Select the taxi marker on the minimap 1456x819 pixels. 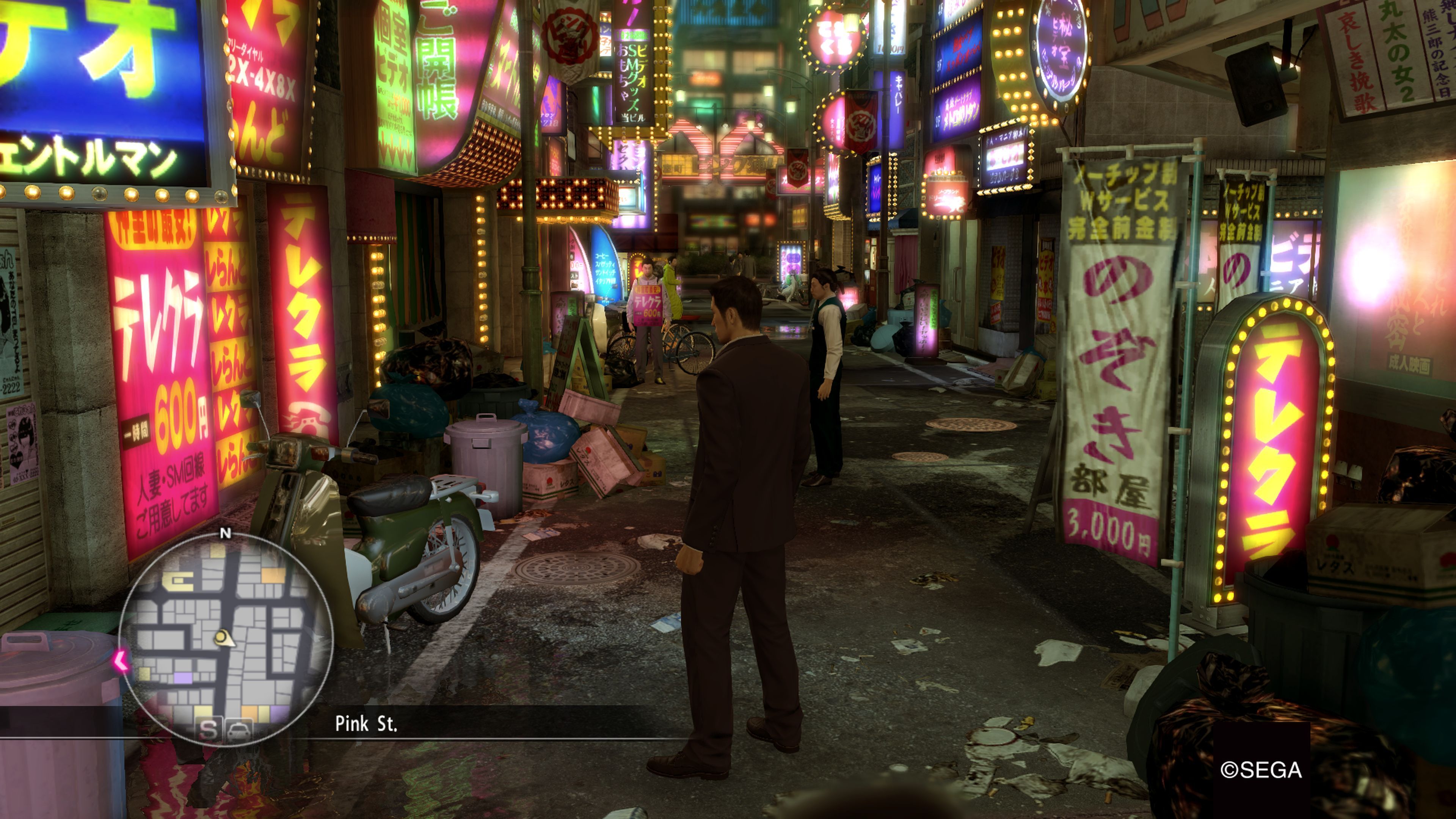click(239, 730)
